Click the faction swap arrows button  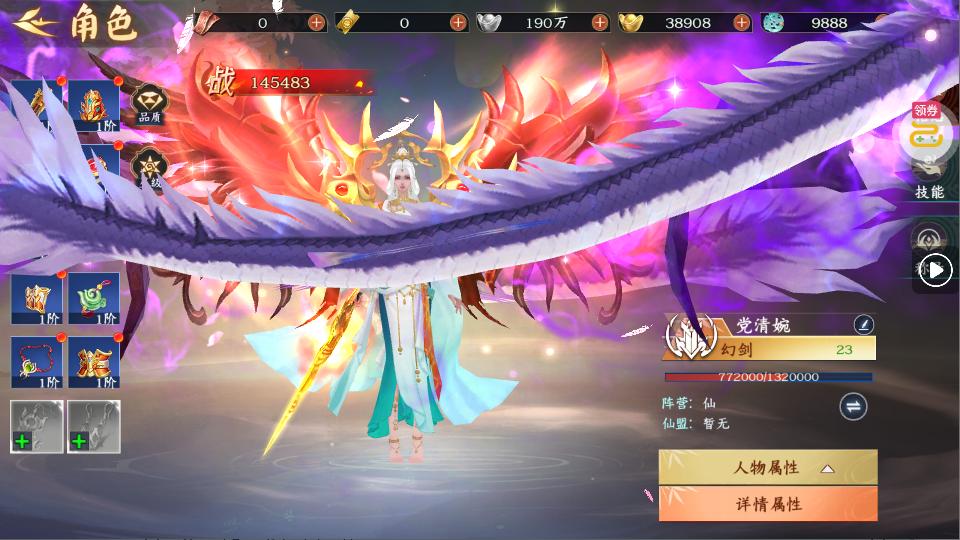pyautogui.click(x=853, y=406)
